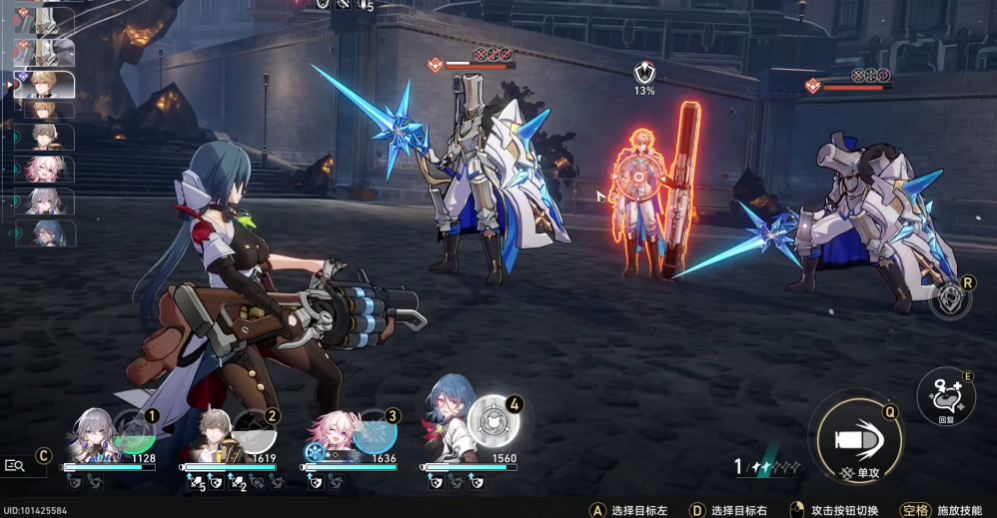Screen dimensions: 997x518
Task: Select Natasha's portrait in the turn order
Action: click(45, 233)
